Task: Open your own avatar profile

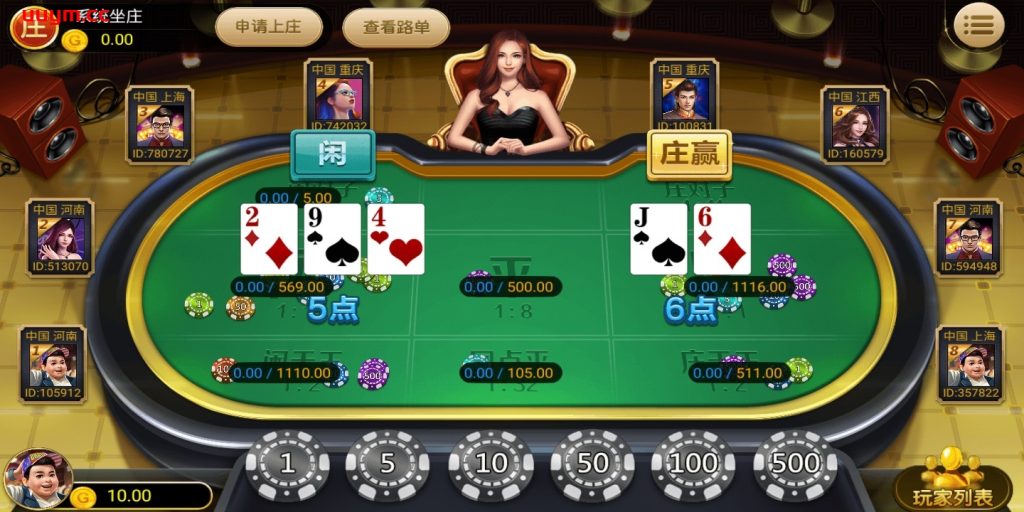Action: (x=38, y=478)
